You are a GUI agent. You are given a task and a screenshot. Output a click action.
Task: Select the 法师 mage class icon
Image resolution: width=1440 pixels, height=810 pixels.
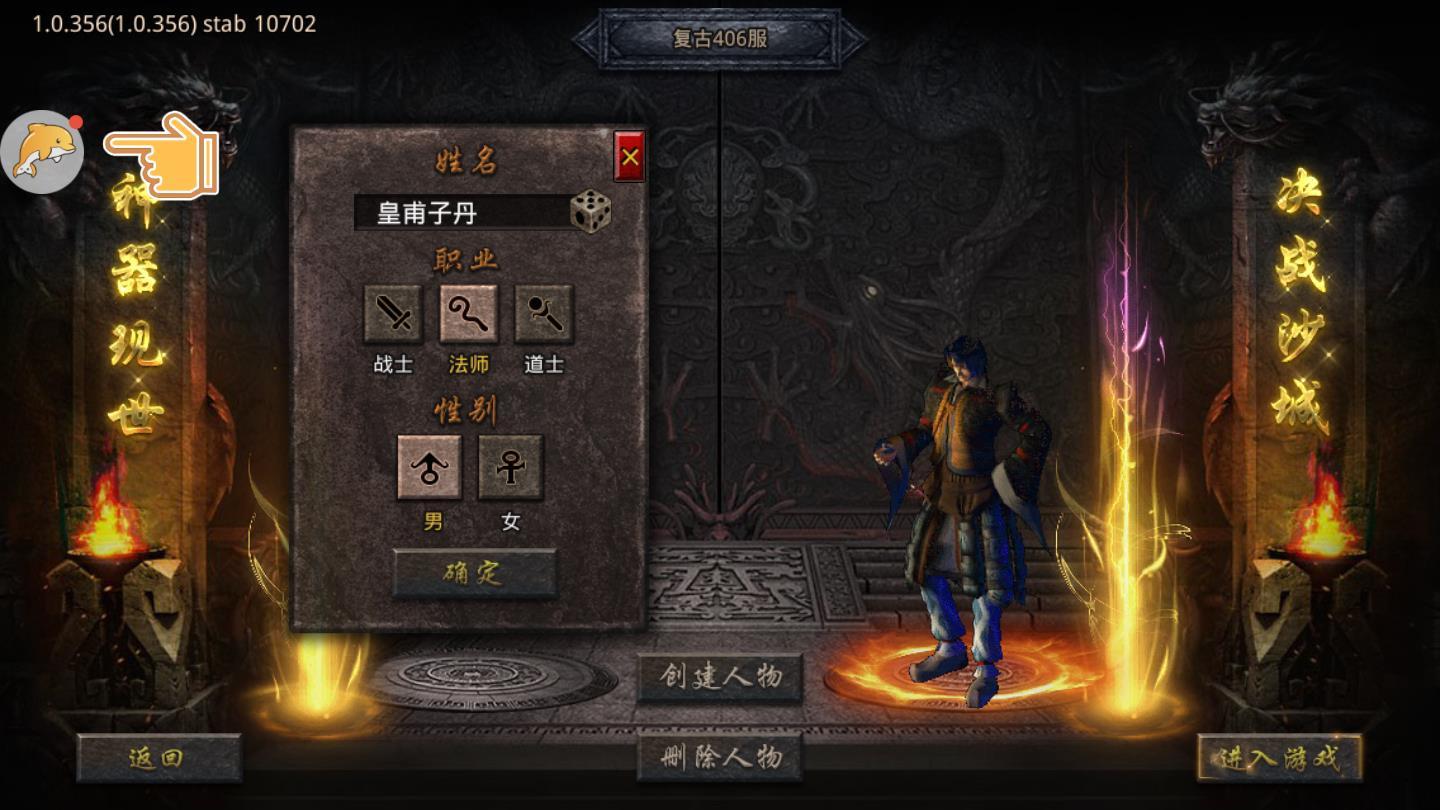point(468,316)
